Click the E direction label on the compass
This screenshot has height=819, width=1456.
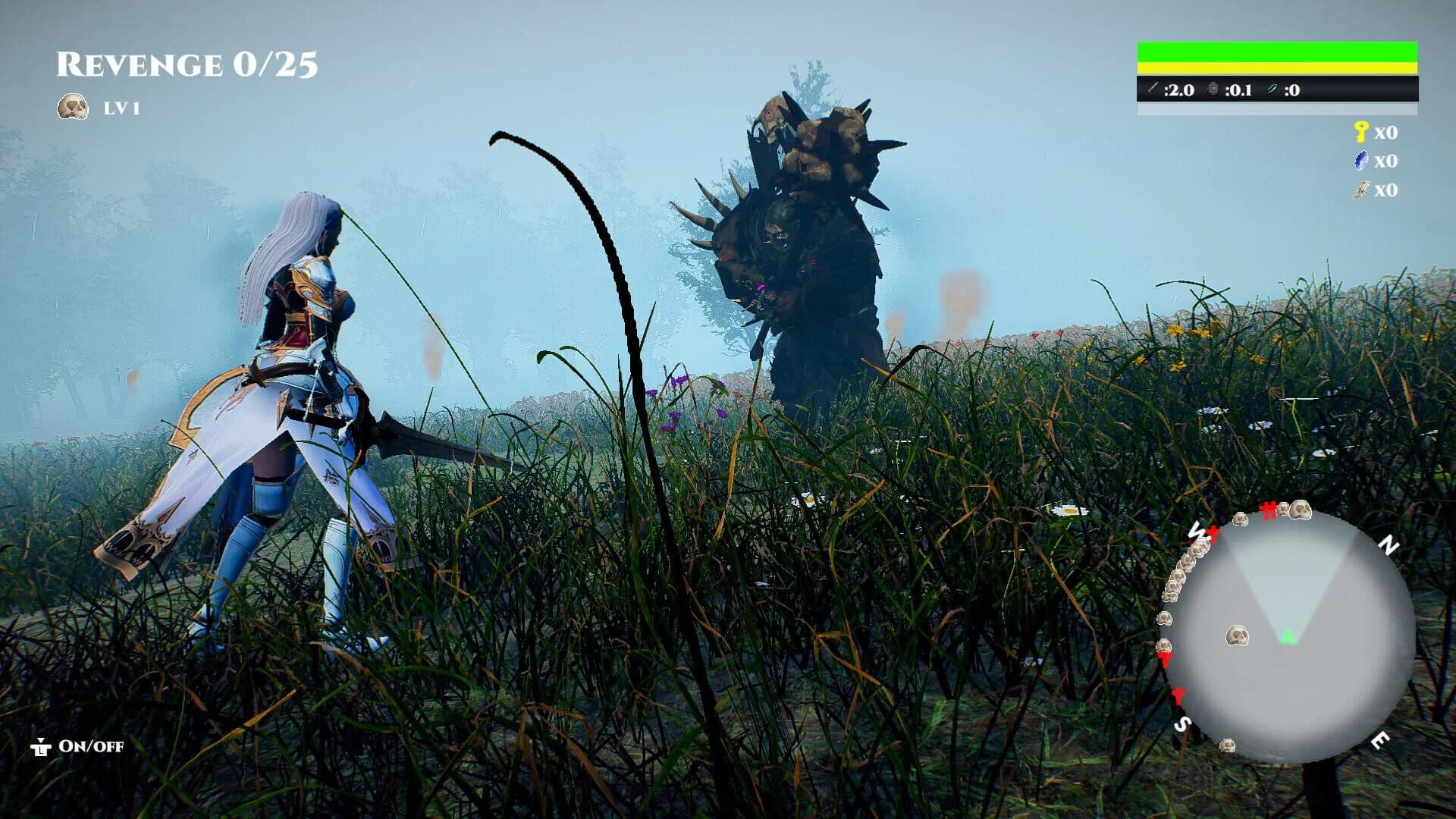point(1380,739)
